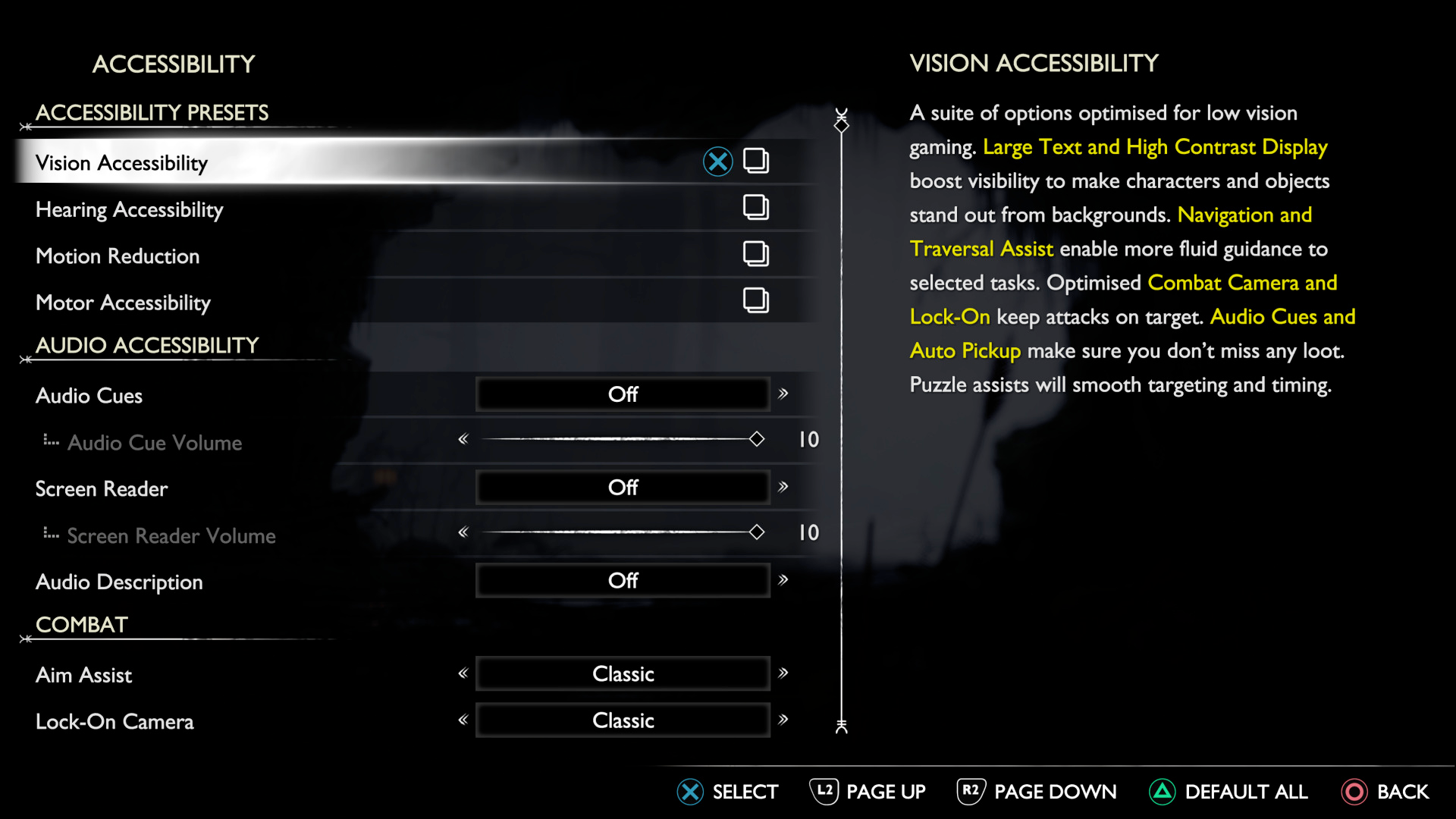The image size is (1456, 819).
Task: Select the Hearing Accessibility menu entry
Action: (129, 209)
